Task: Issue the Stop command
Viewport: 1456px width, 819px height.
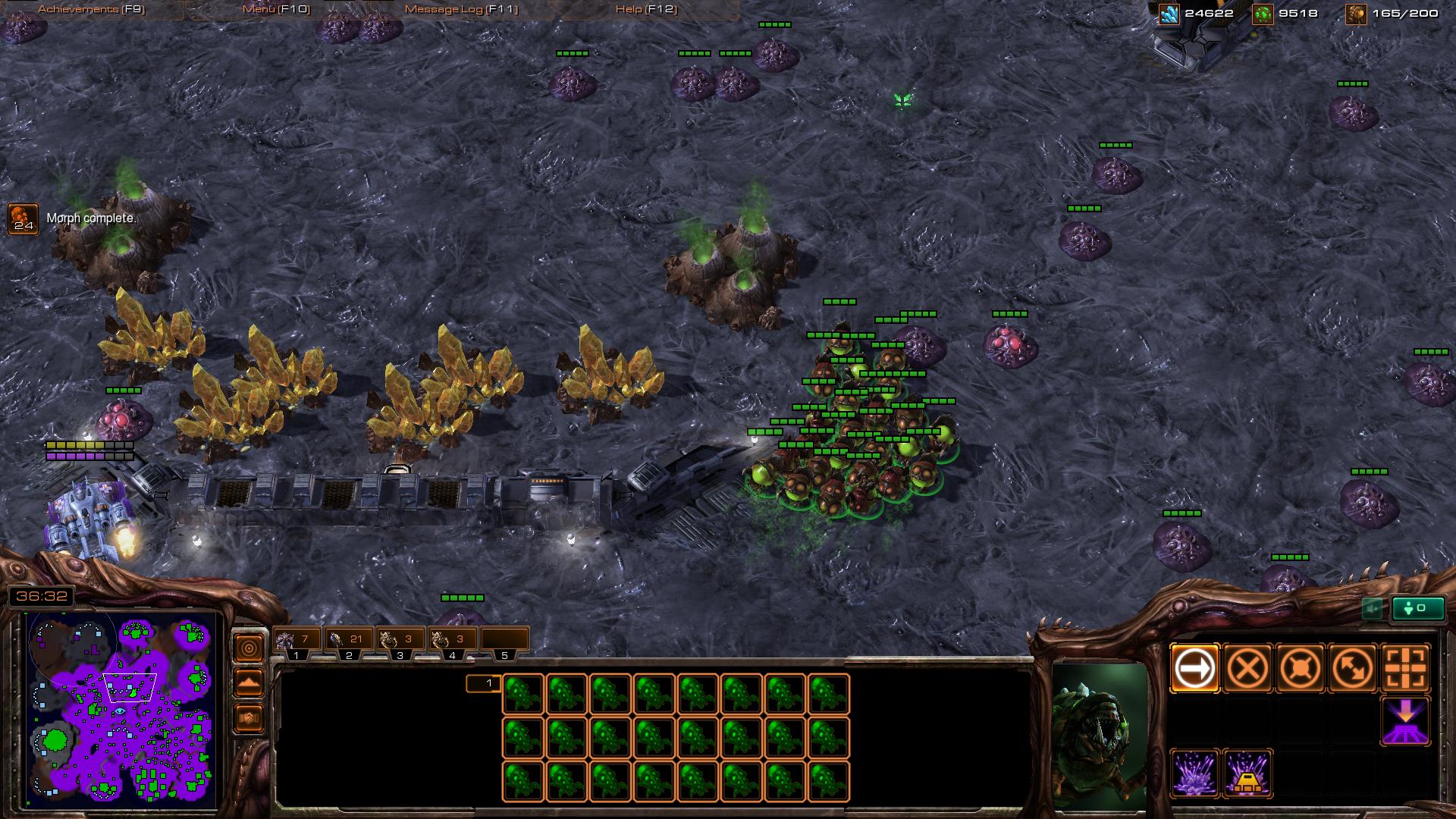Action: pos(1247,669)
